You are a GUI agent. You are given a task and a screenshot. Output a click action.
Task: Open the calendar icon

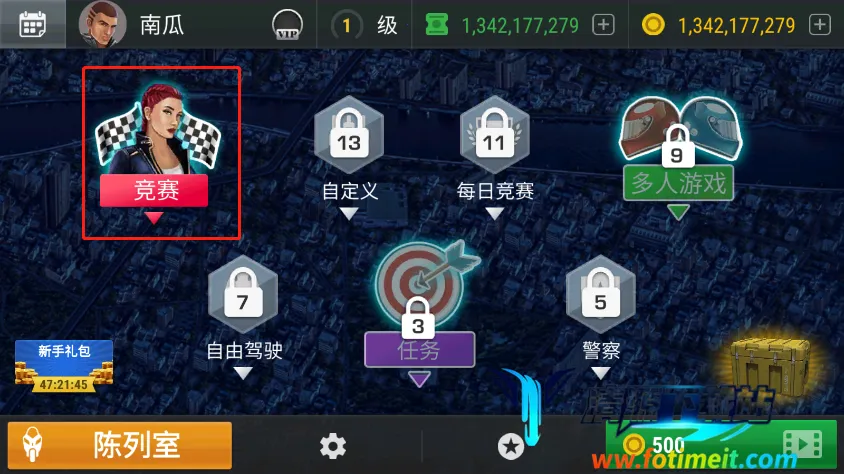coord(33,24)
